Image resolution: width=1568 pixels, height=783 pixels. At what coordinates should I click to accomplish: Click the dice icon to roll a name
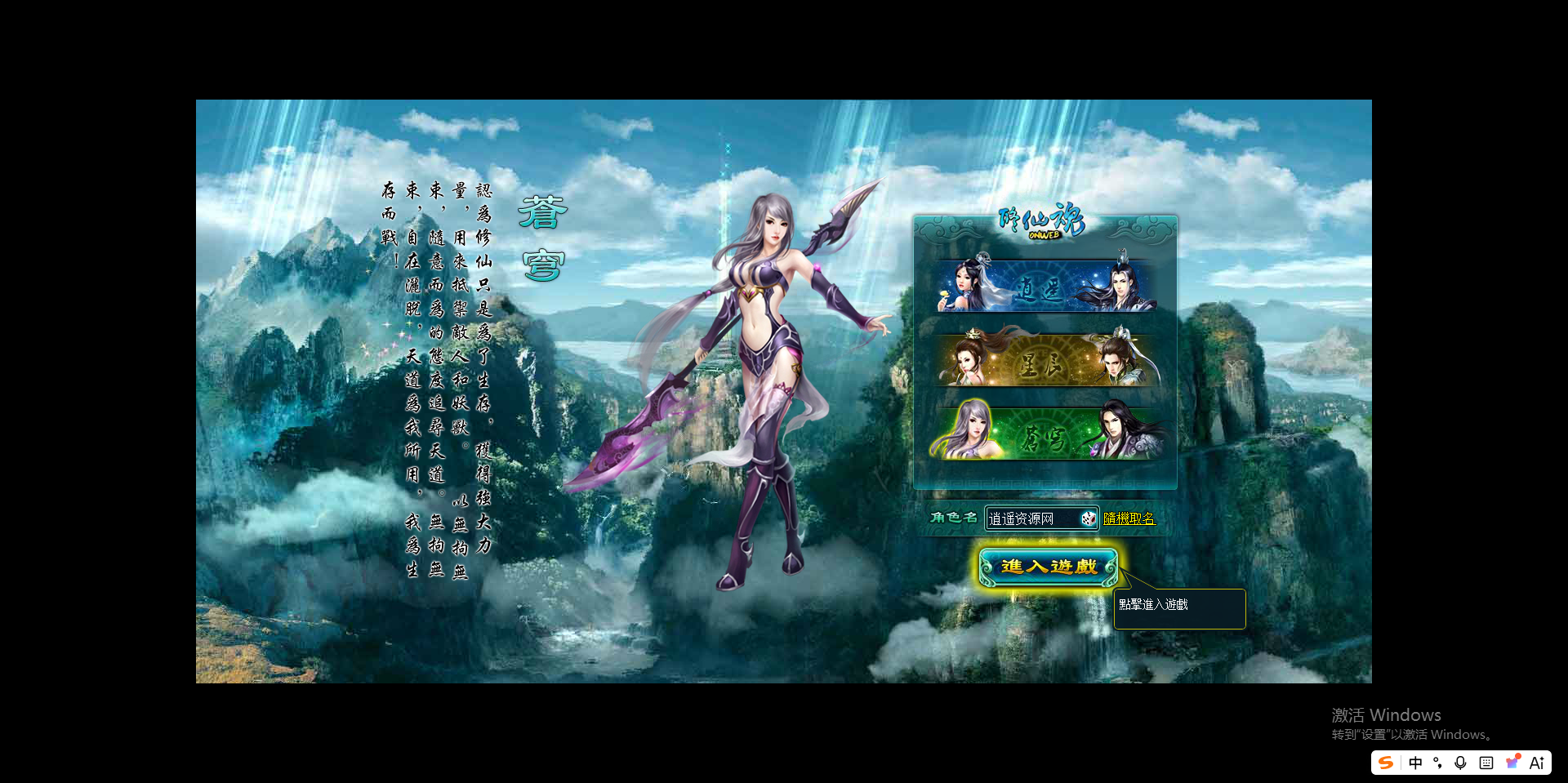click(x=1089, y=518)
